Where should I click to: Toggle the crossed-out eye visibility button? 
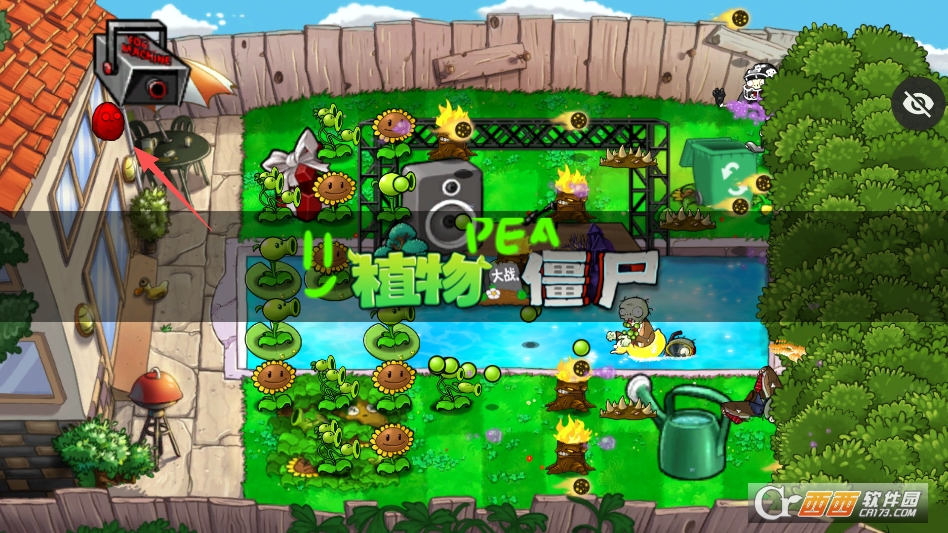pos(919,104)
